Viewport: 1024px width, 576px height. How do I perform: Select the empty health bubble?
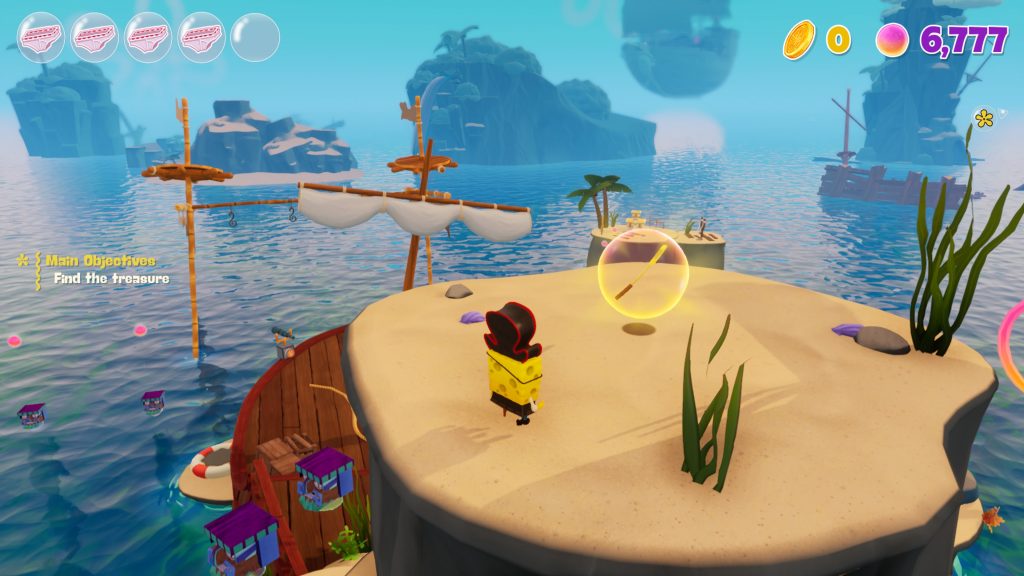pos(255,37)
